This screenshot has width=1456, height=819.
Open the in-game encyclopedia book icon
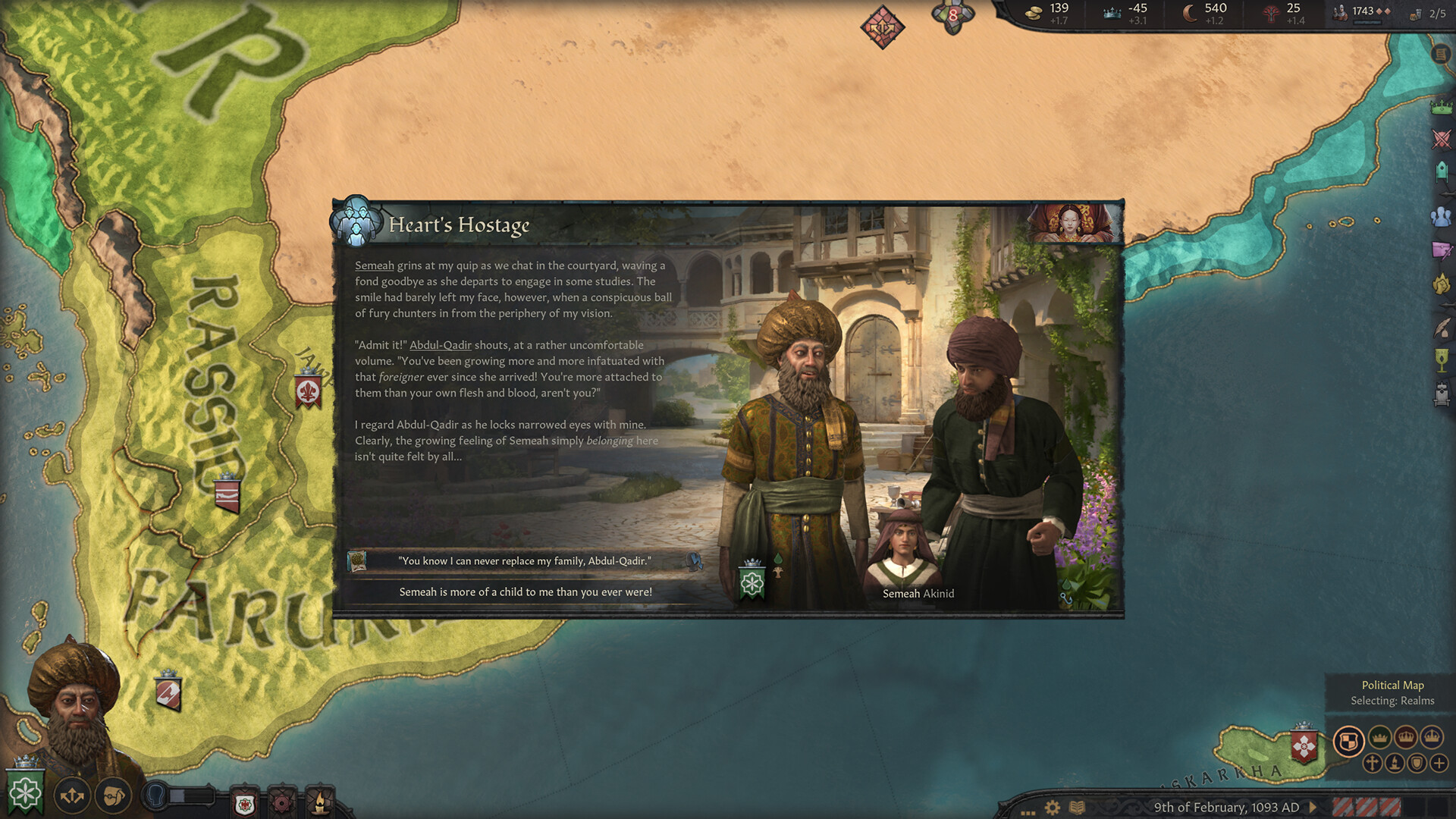click(x=1077, y=807)
